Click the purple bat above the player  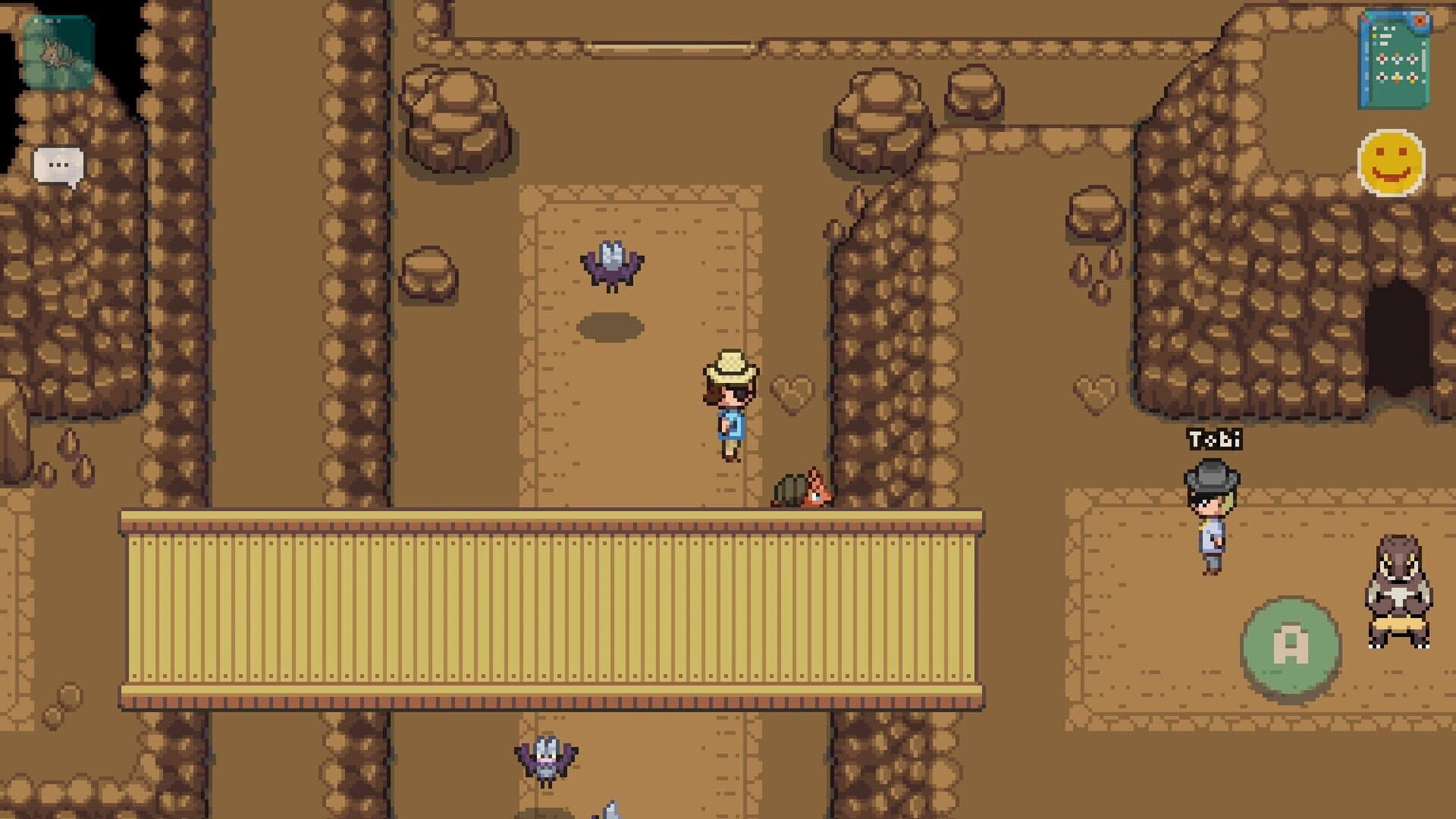coord(613,265)
